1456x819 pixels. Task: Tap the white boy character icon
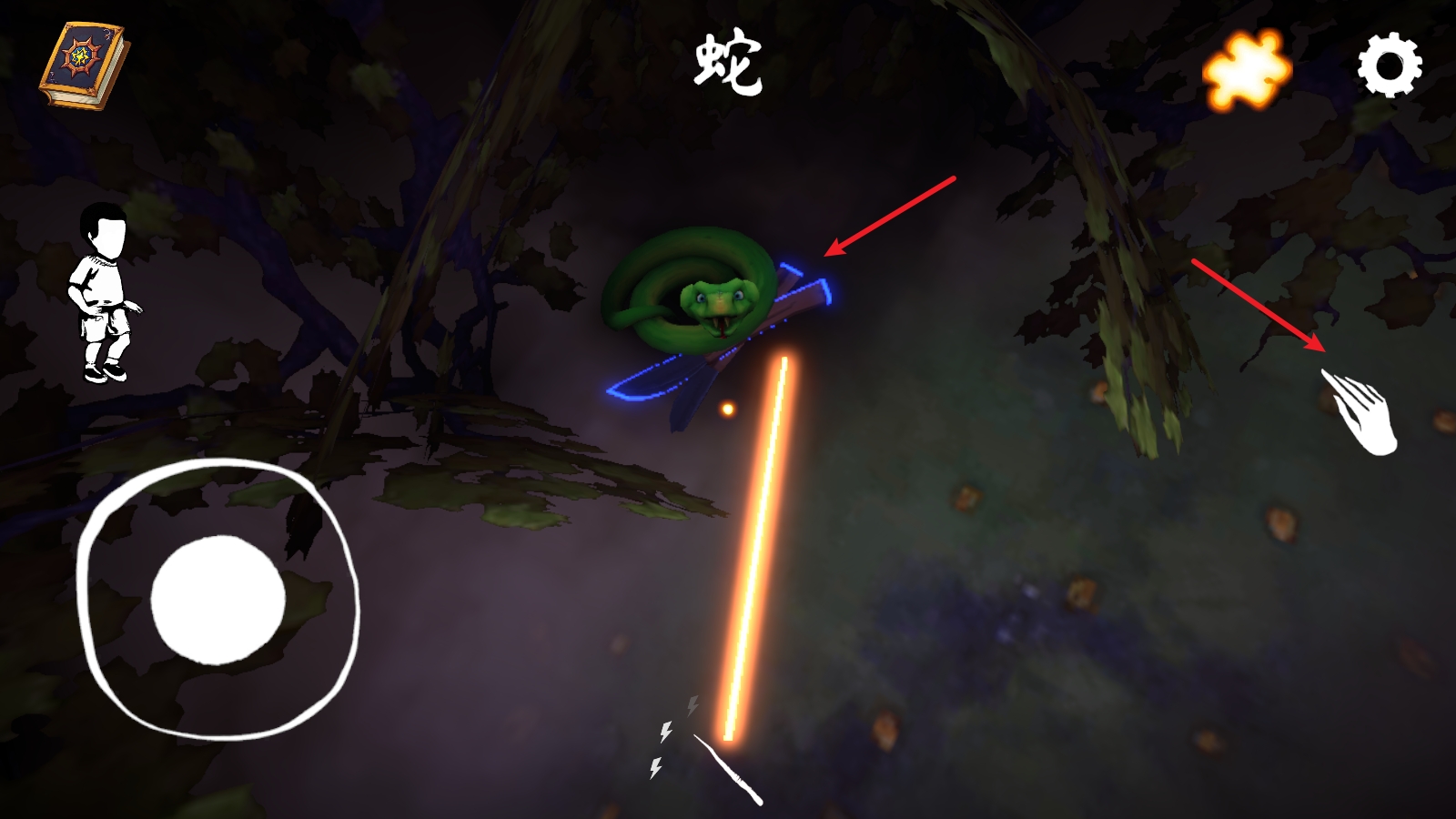(103, 293)
